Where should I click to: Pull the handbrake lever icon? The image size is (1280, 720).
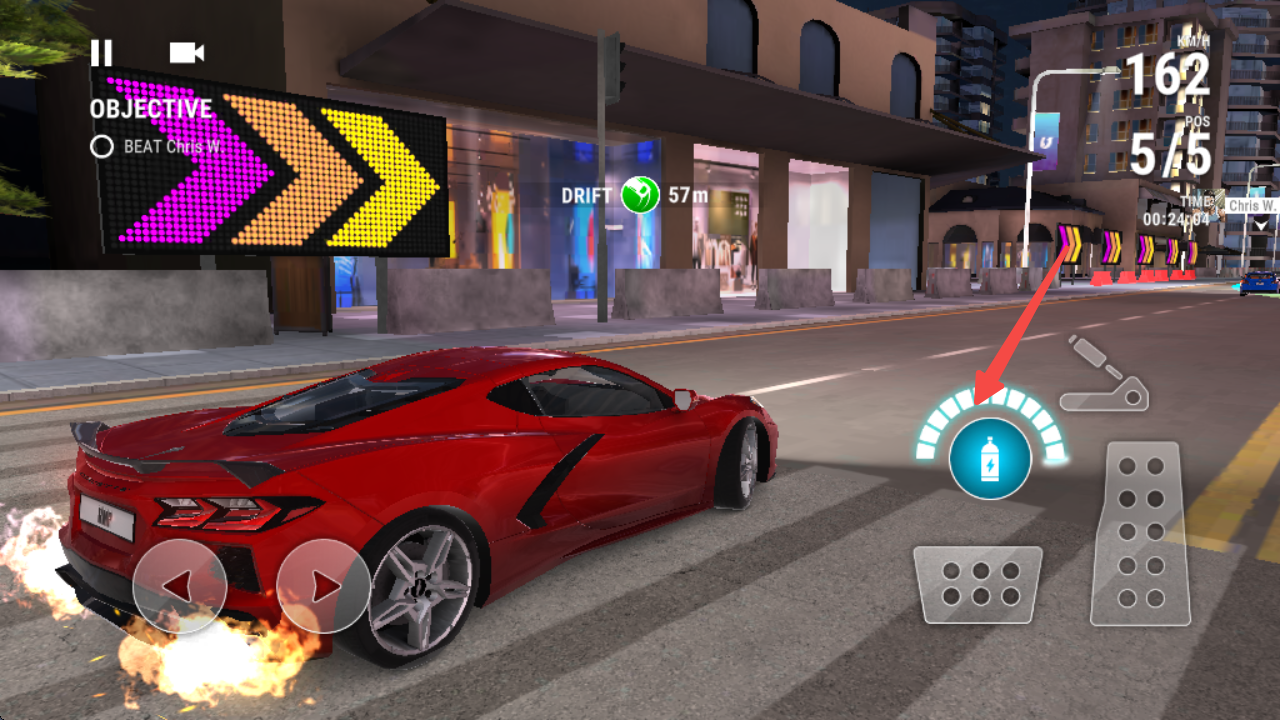click(1104, 375)
